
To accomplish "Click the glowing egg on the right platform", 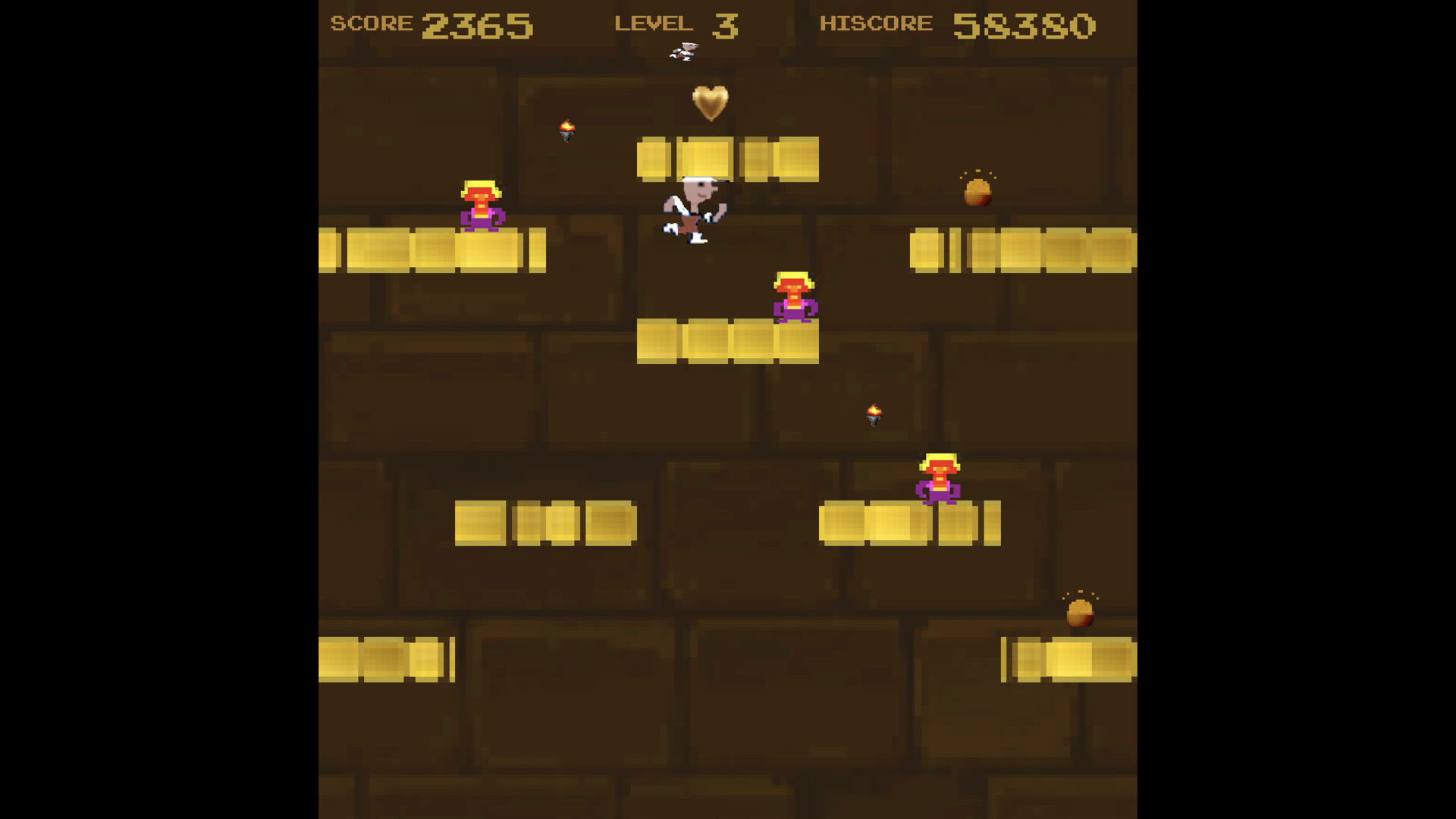I will coord(977,192).
